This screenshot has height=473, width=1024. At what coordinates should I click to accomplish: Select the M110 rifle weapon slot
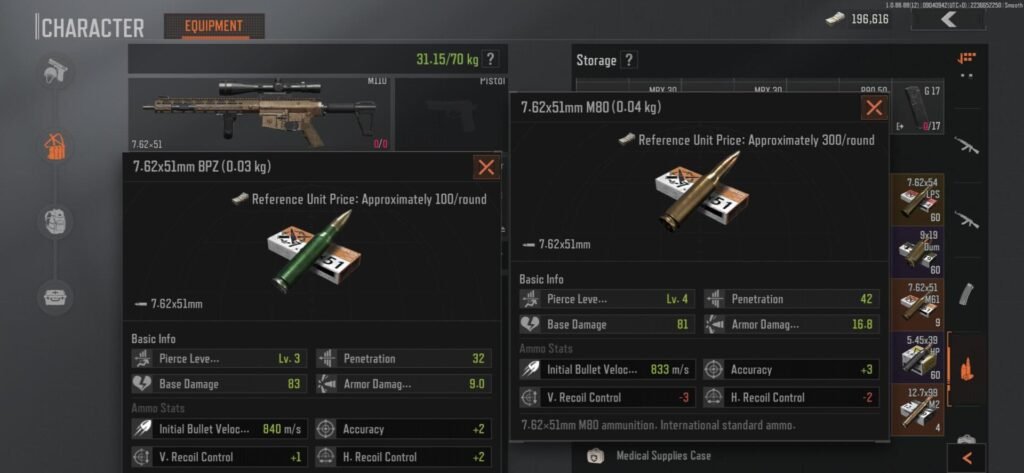pyautogui.click(x=259, y=113)
